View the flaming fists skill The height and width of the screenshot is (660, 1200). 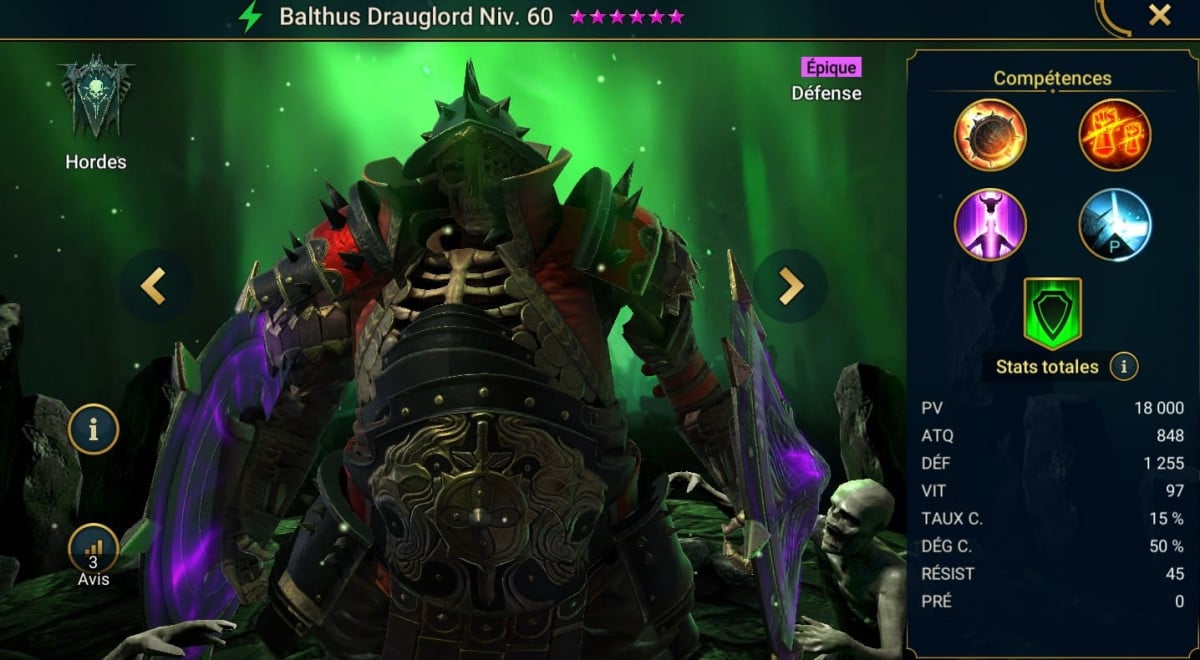1115,135
